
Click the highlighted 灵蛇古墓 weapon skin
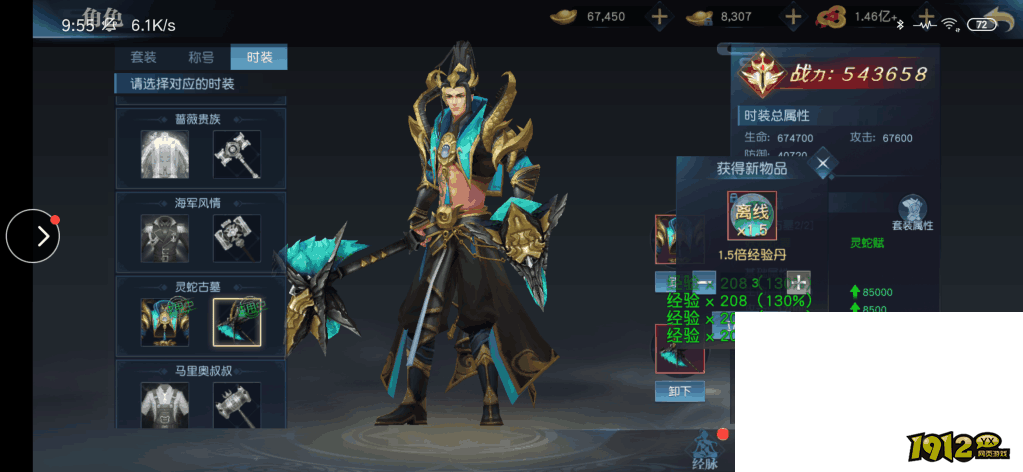237,322
